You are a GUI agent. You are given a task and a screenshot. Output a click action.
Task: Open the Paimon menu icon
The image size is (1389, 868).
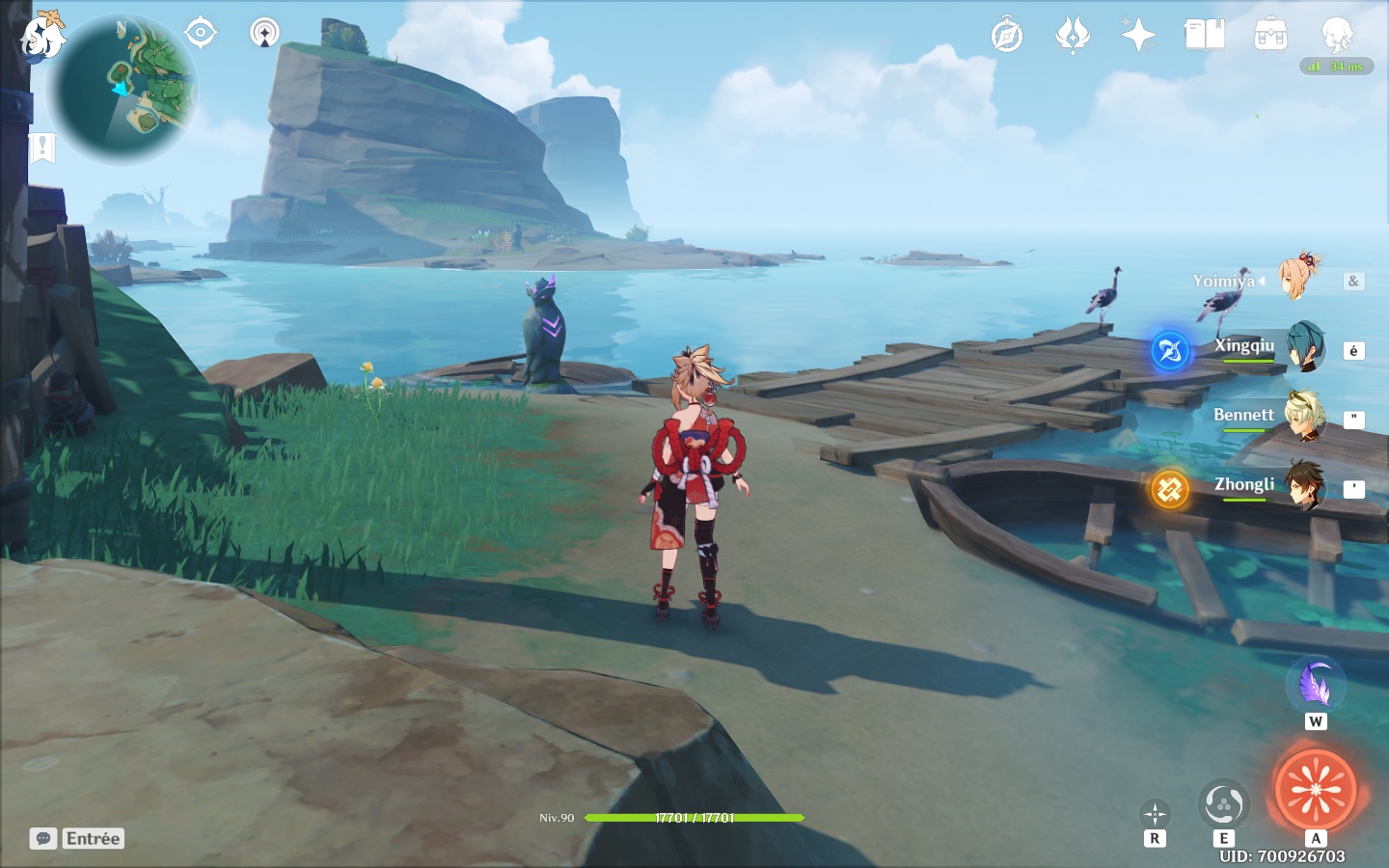[42, 37]
